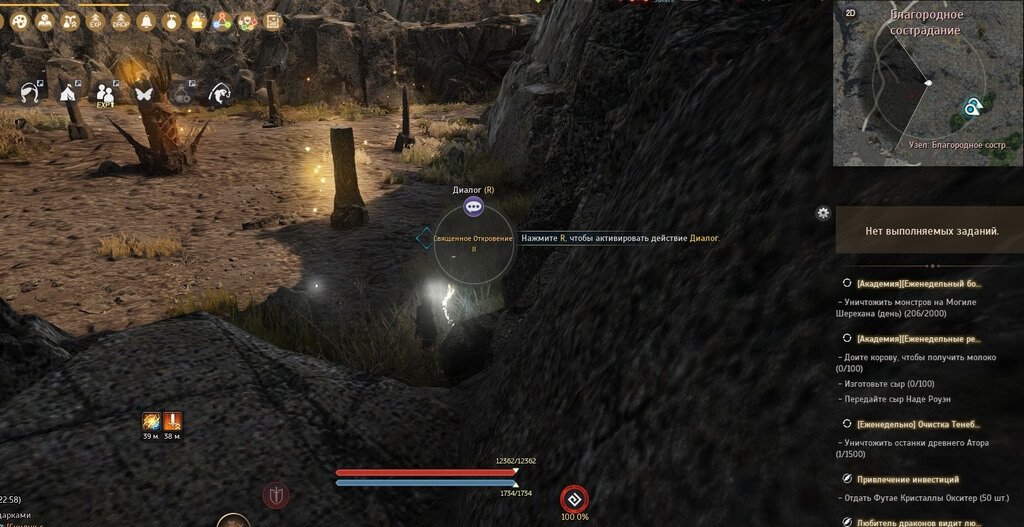Viewport: 1024px width, 527px height.
Task: Click the purple speech bubble dialog icon
Action: [474, 206]
